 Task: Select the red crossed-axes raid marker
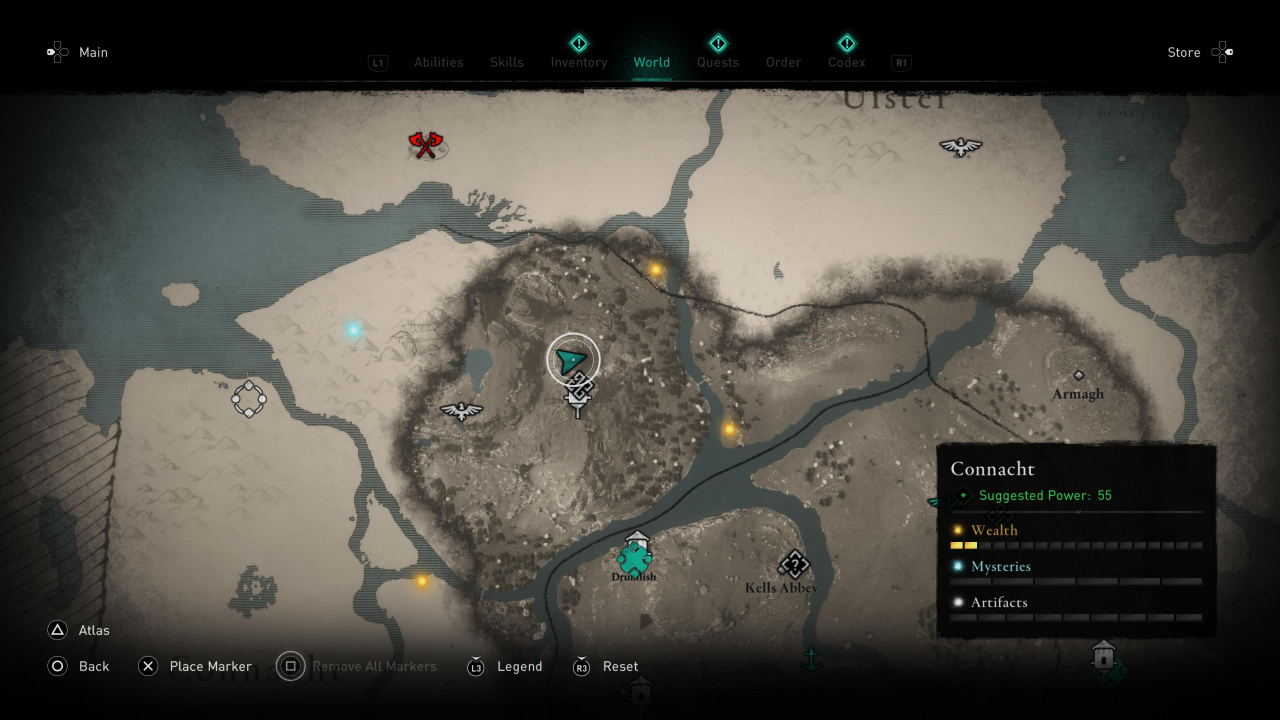click(427, 145)
